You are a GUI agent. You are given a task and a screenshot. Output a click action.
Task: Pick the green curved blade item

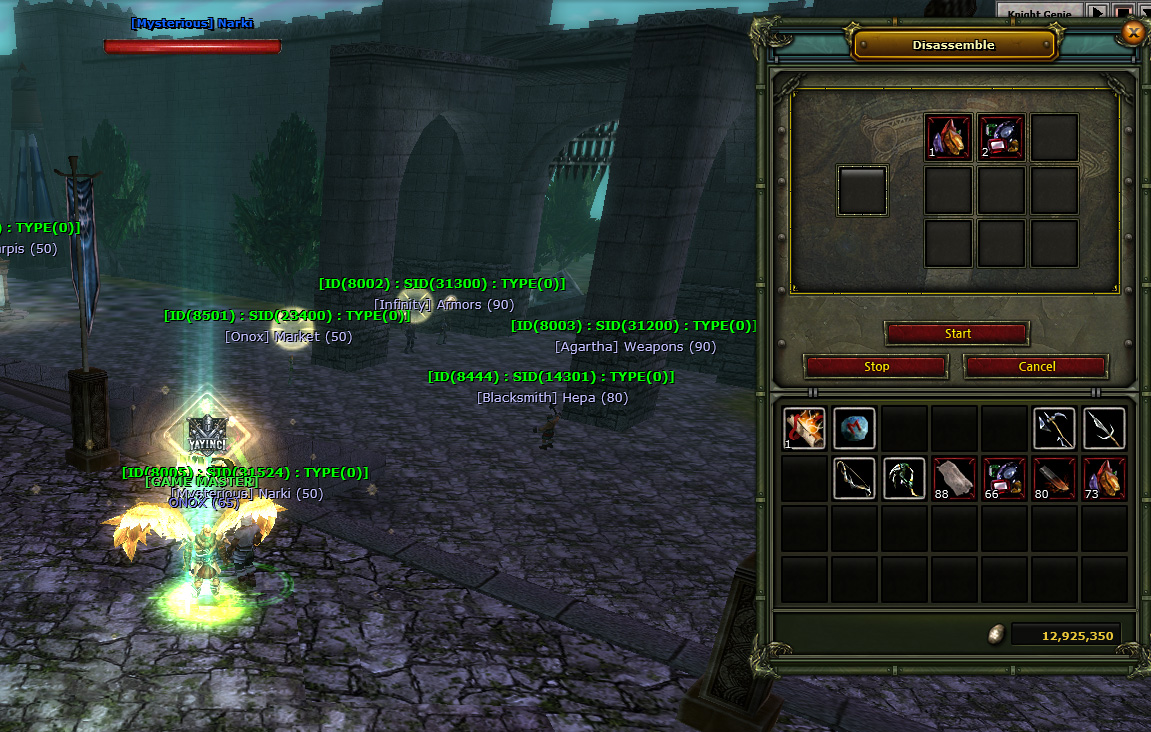point(904,479)
